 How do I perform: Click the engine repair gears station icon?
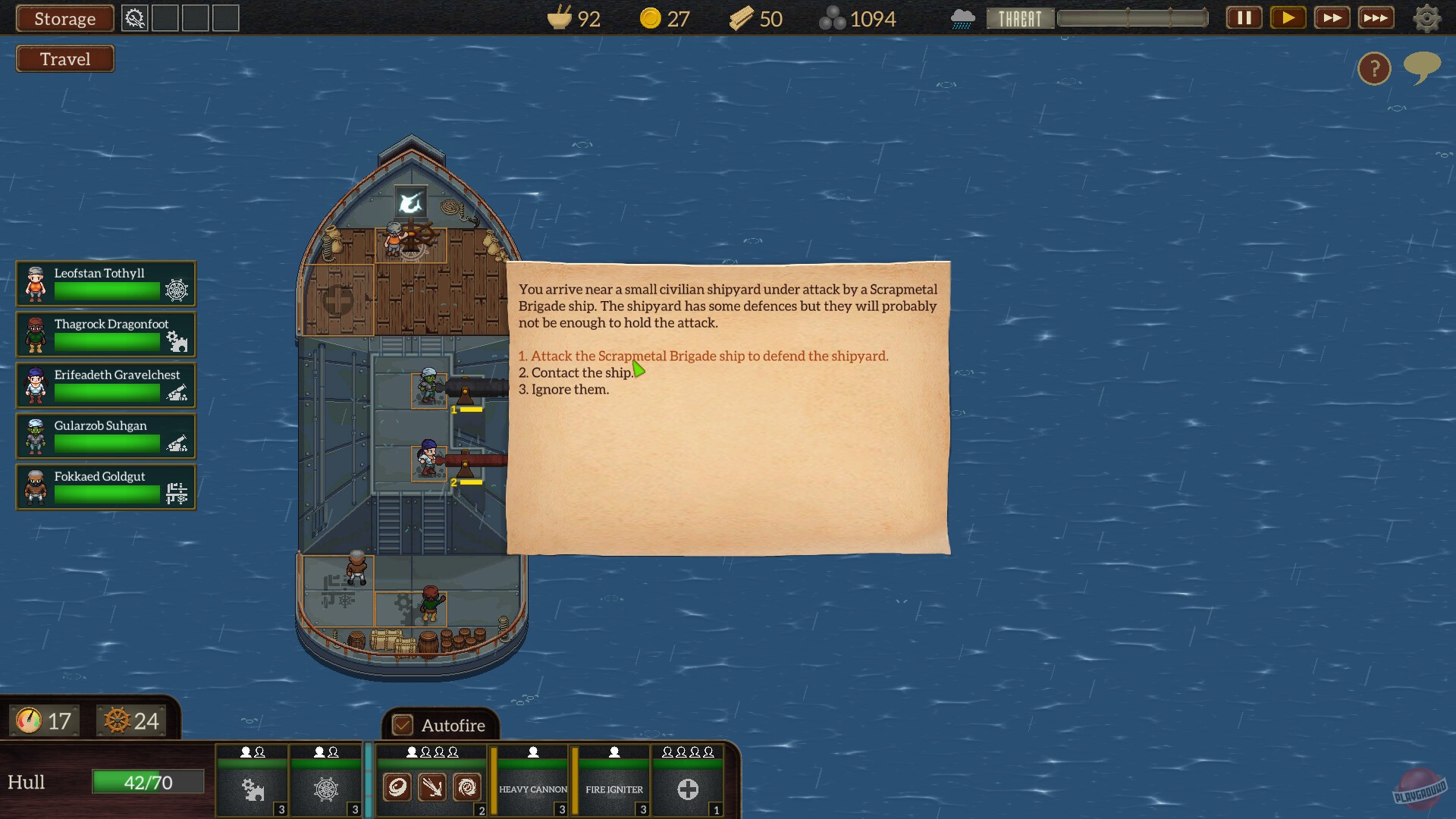pyautogui.click(x=252, y=789)
